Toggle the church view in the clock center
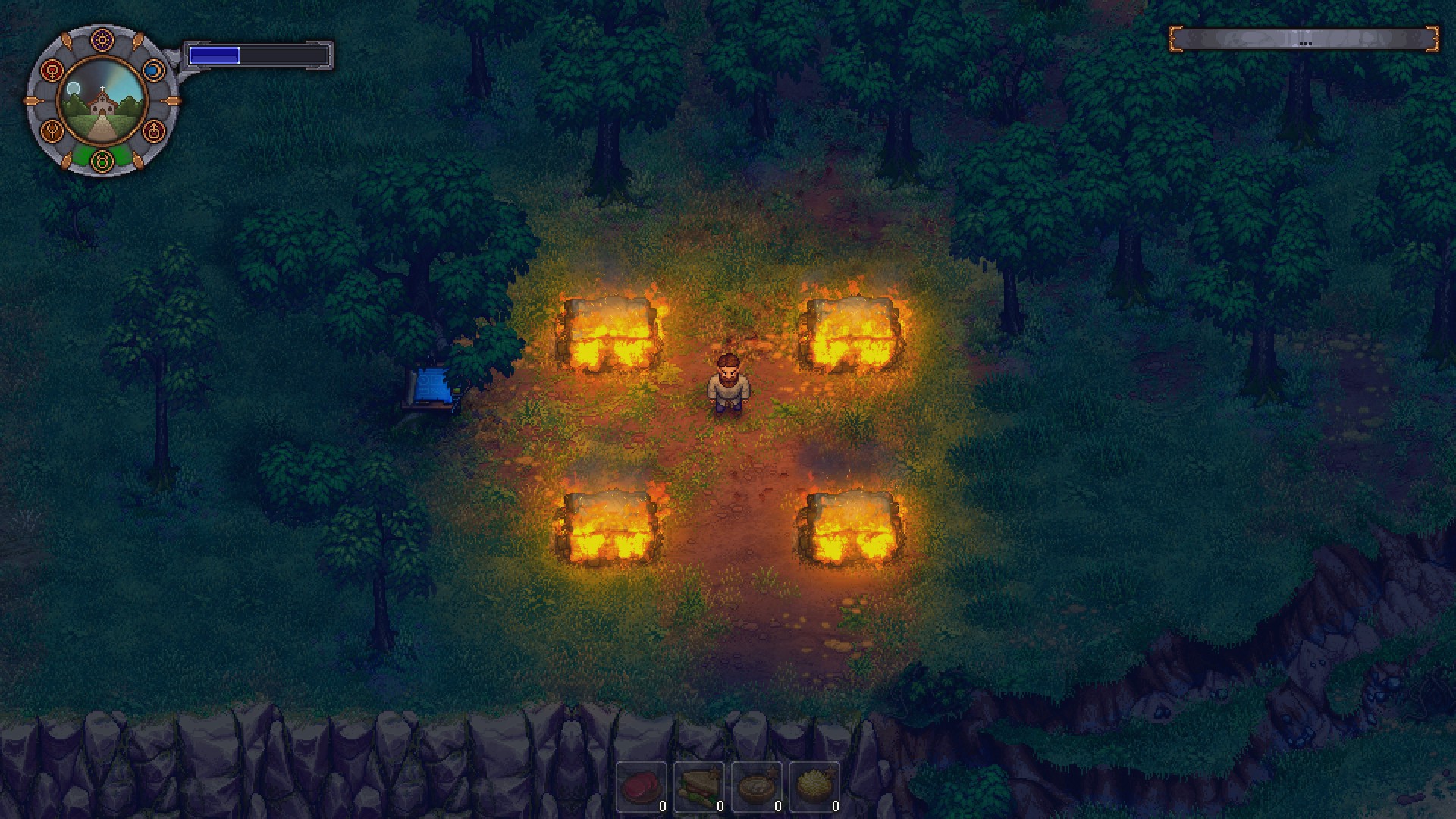1456x819 pixels. tap(102, 102)
